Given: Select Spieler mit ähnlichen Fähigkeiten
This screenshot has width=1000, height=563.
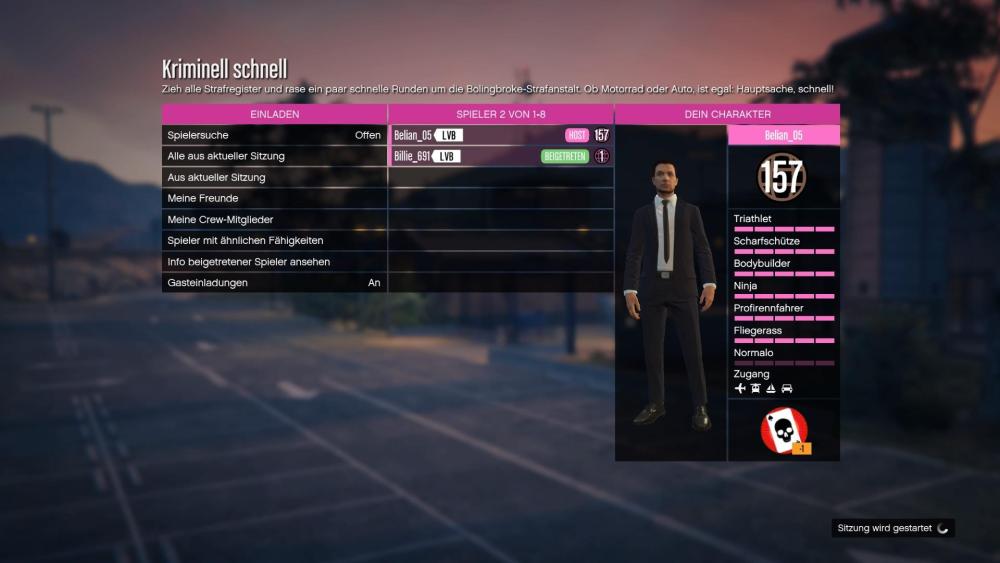Looking at the screenshot, I should point(274,240).
